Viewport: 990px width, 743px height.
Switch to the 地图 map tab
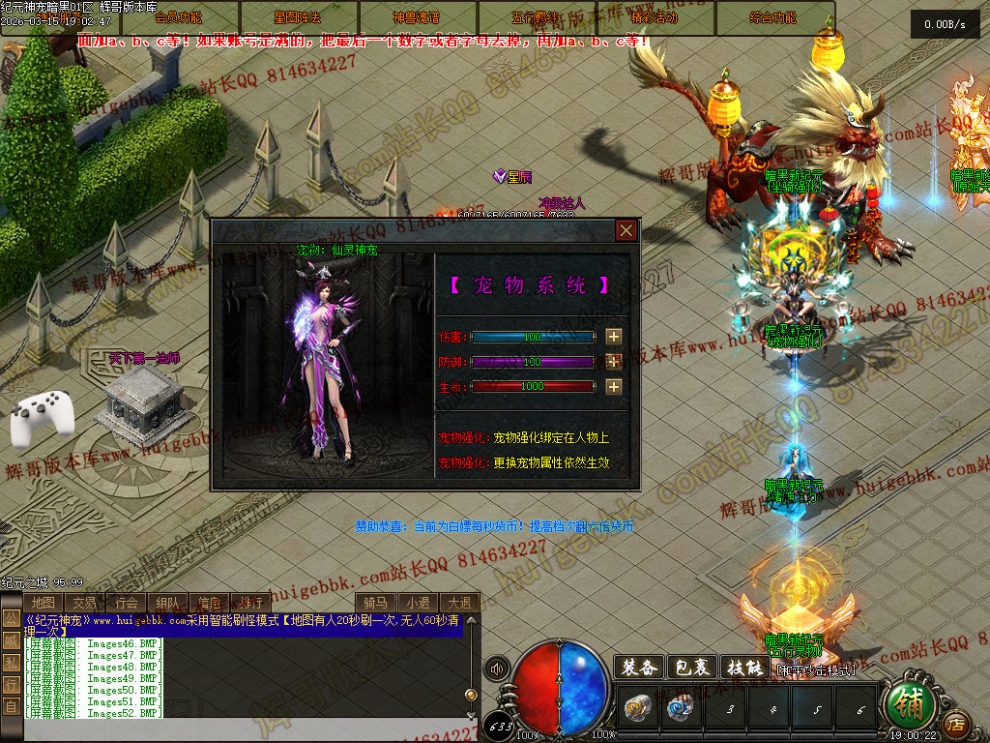pos(43,602)
